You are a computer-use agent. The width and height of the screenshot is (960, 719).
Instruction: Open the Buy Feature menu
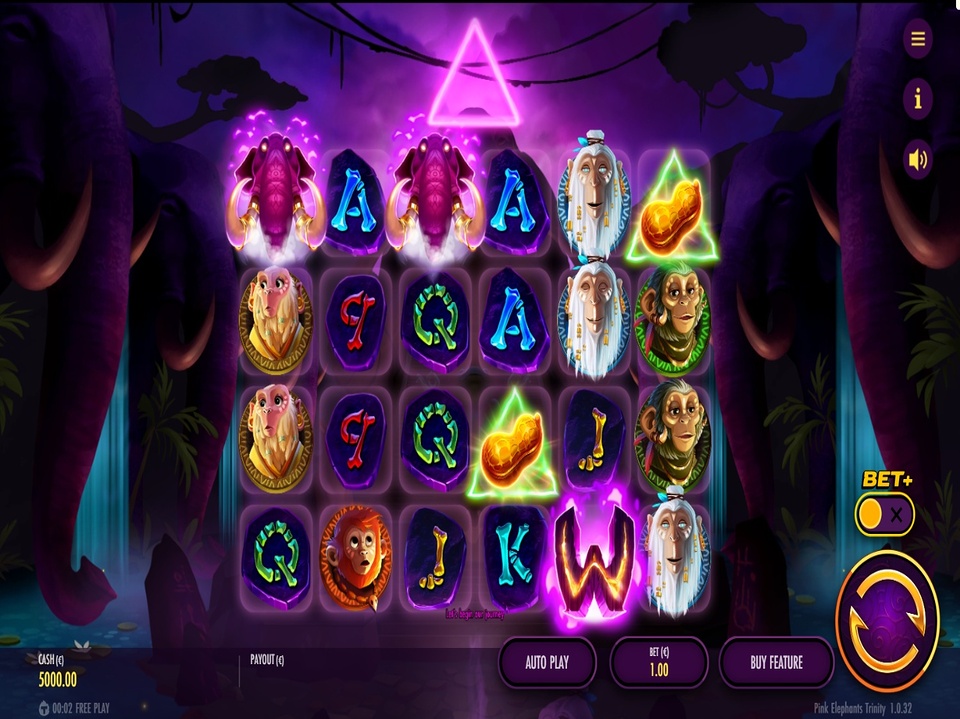tap(776, 662)
